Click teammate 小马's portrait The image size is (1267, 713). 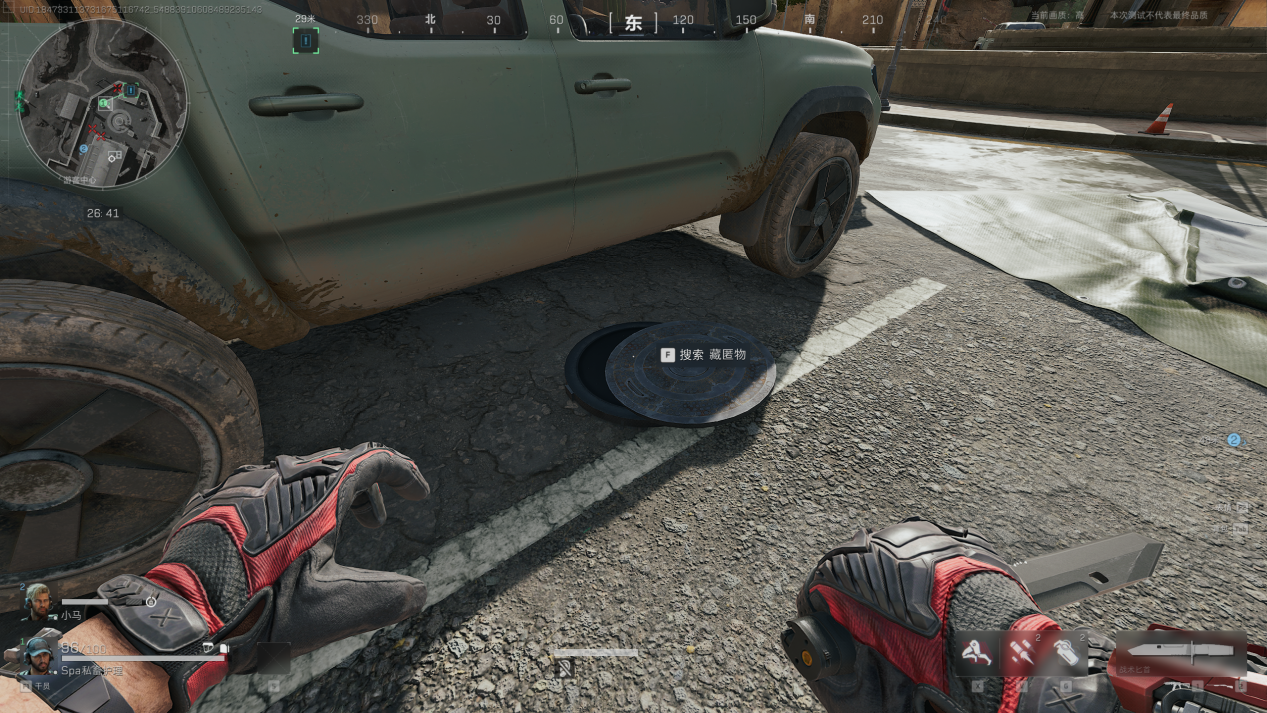tap(37, 602)
